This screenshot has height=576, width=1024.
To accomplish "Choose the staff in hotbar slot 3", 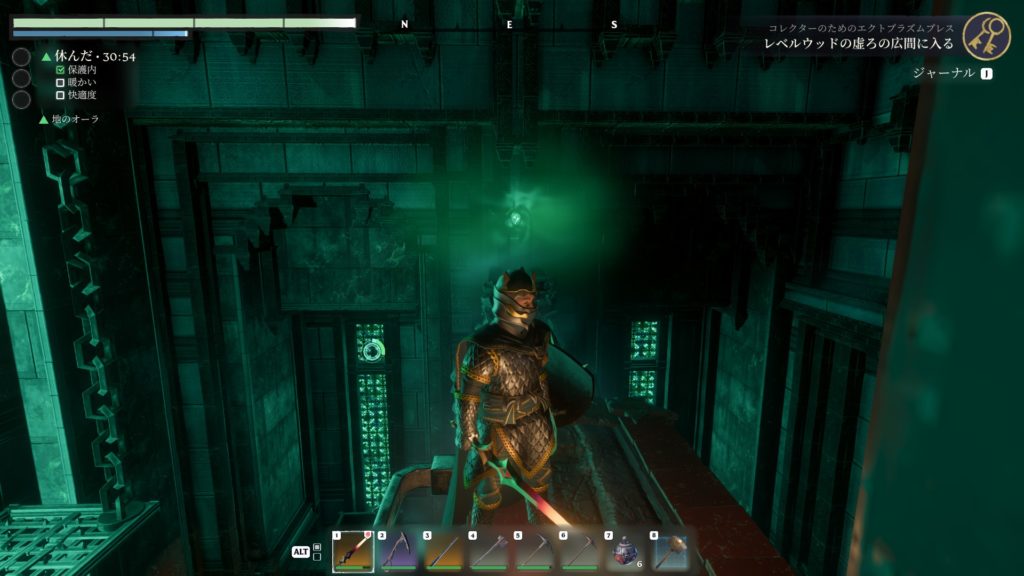I will point(443,552).
